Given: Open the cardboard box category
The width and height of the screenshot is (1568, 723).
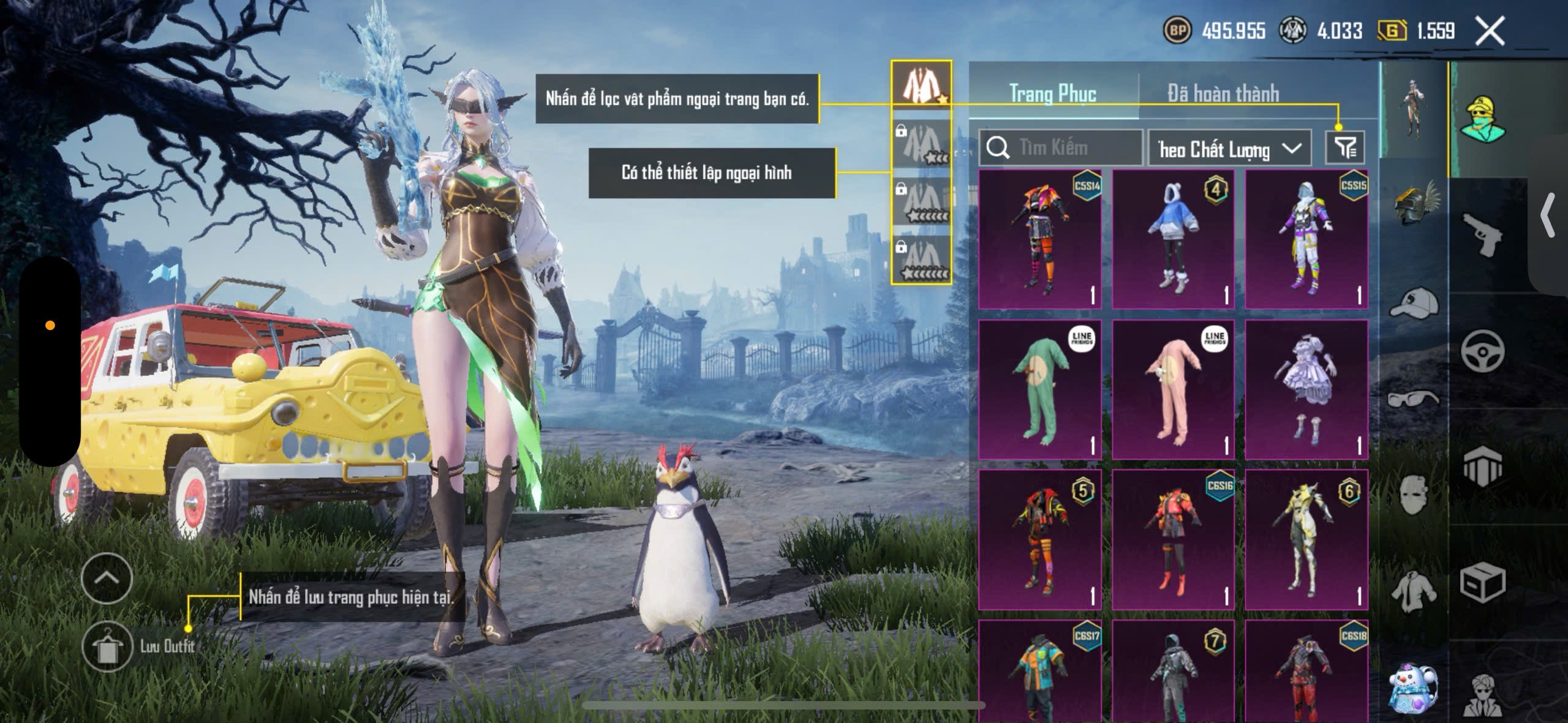Looking at the screenshot, I should pos(1482,582).
